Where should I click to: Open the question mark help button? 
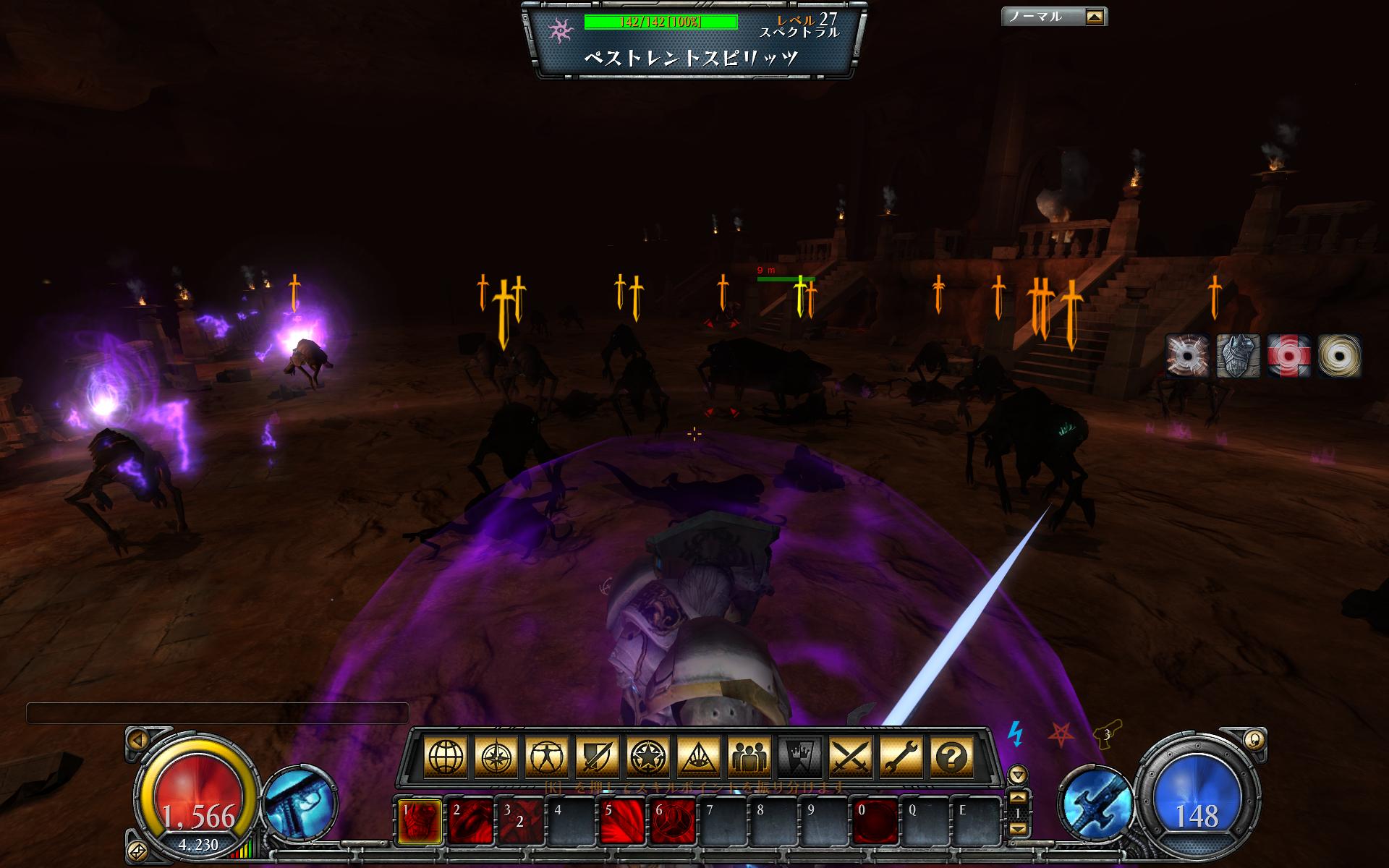coord(952,758)
